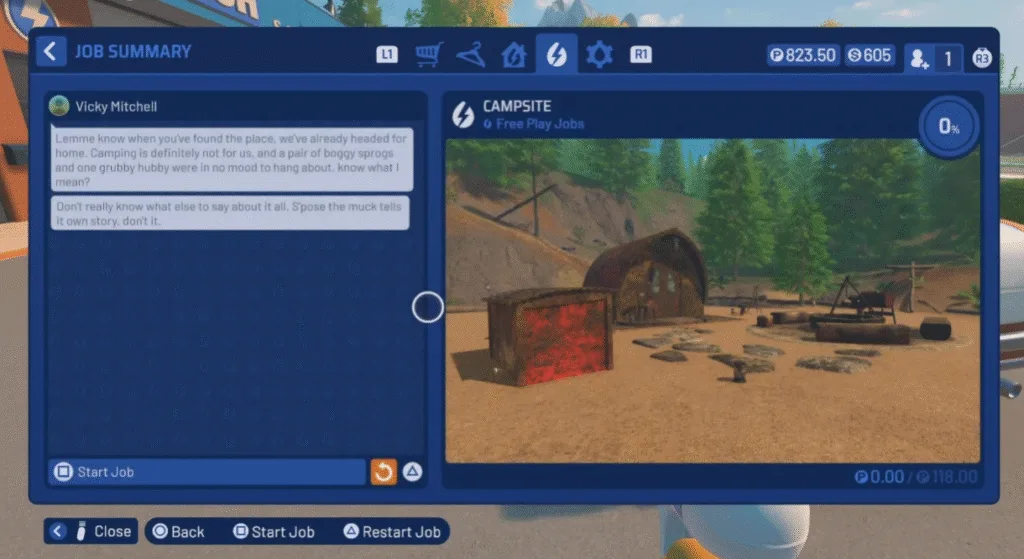Viewport: 1024px width, 559px height.
Task: Open the house tab
Action: coord(513,55)
